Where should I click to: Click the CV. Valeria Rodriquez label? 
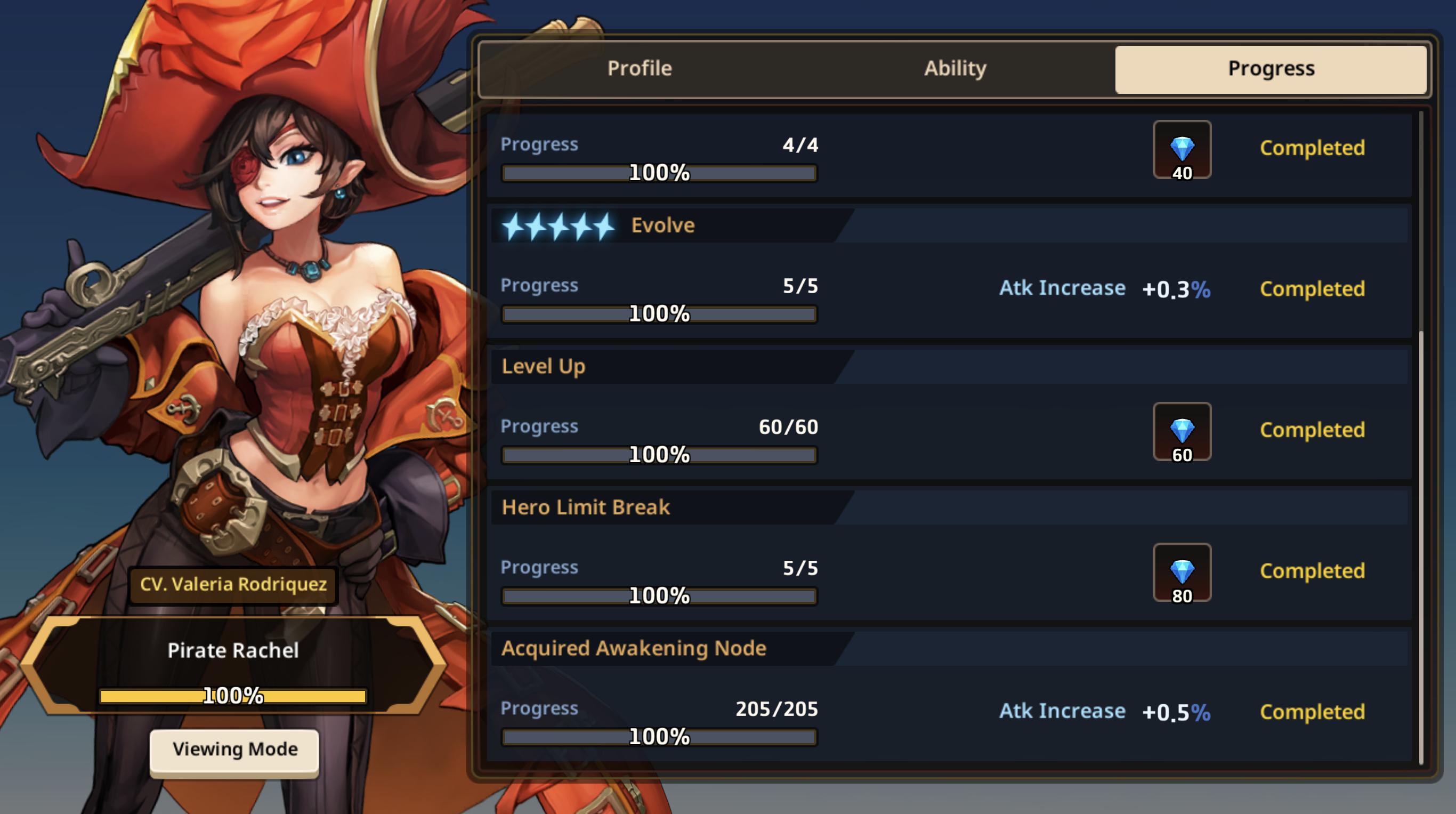click(x=233, y=585)
